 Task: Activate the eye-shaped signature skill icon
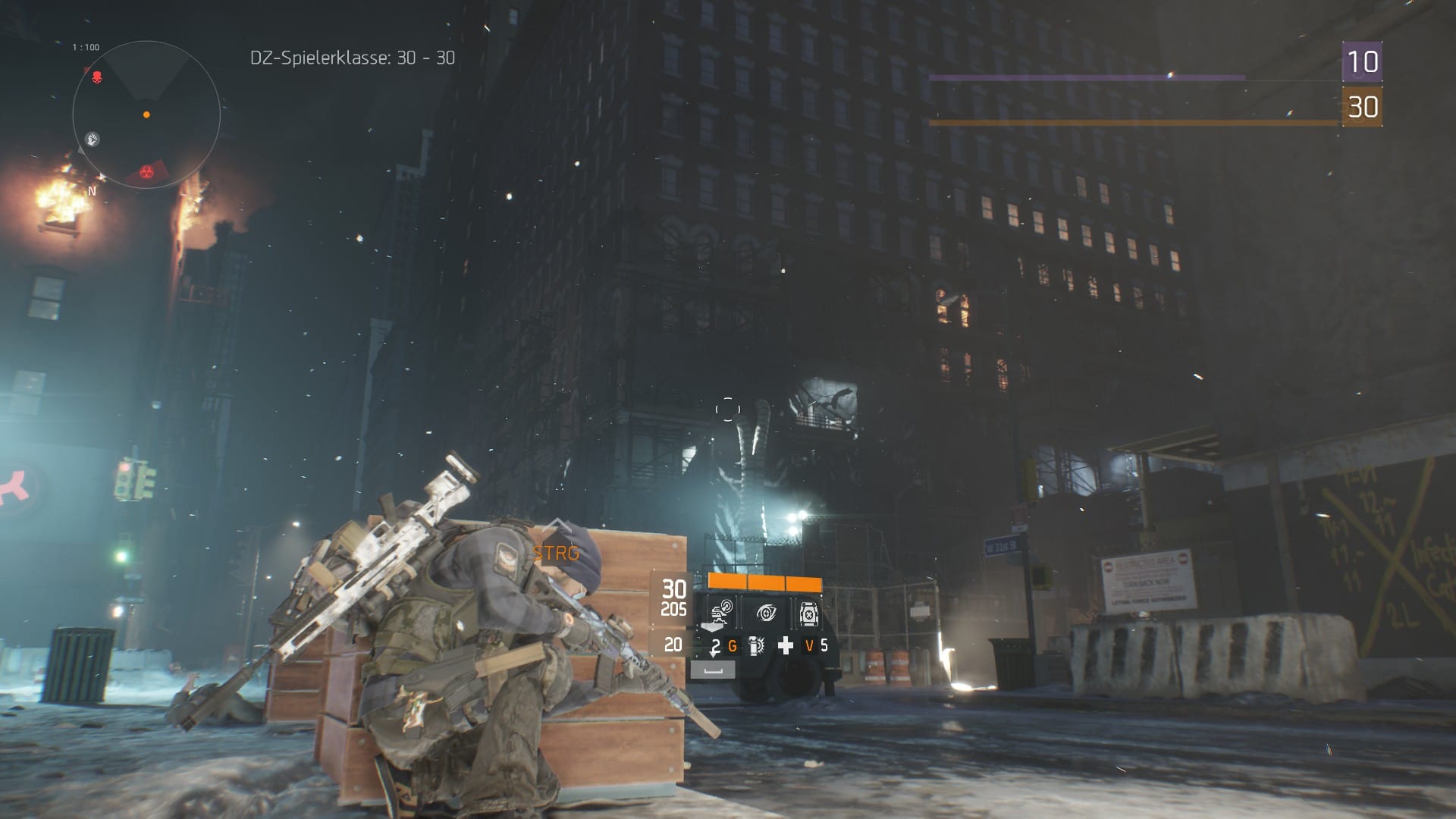pos(766,613)
